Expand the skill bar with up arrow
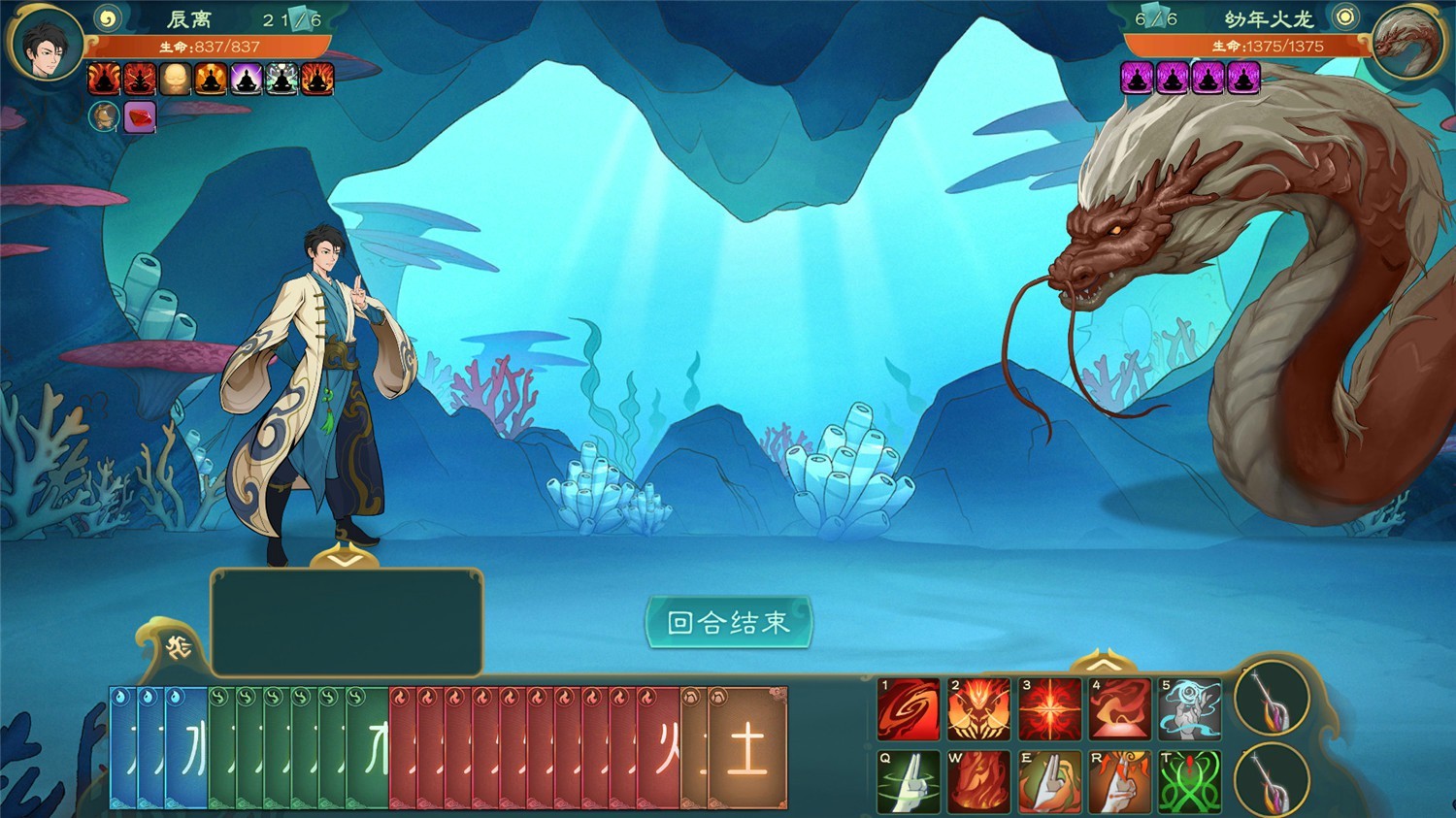 point(1102,665)
